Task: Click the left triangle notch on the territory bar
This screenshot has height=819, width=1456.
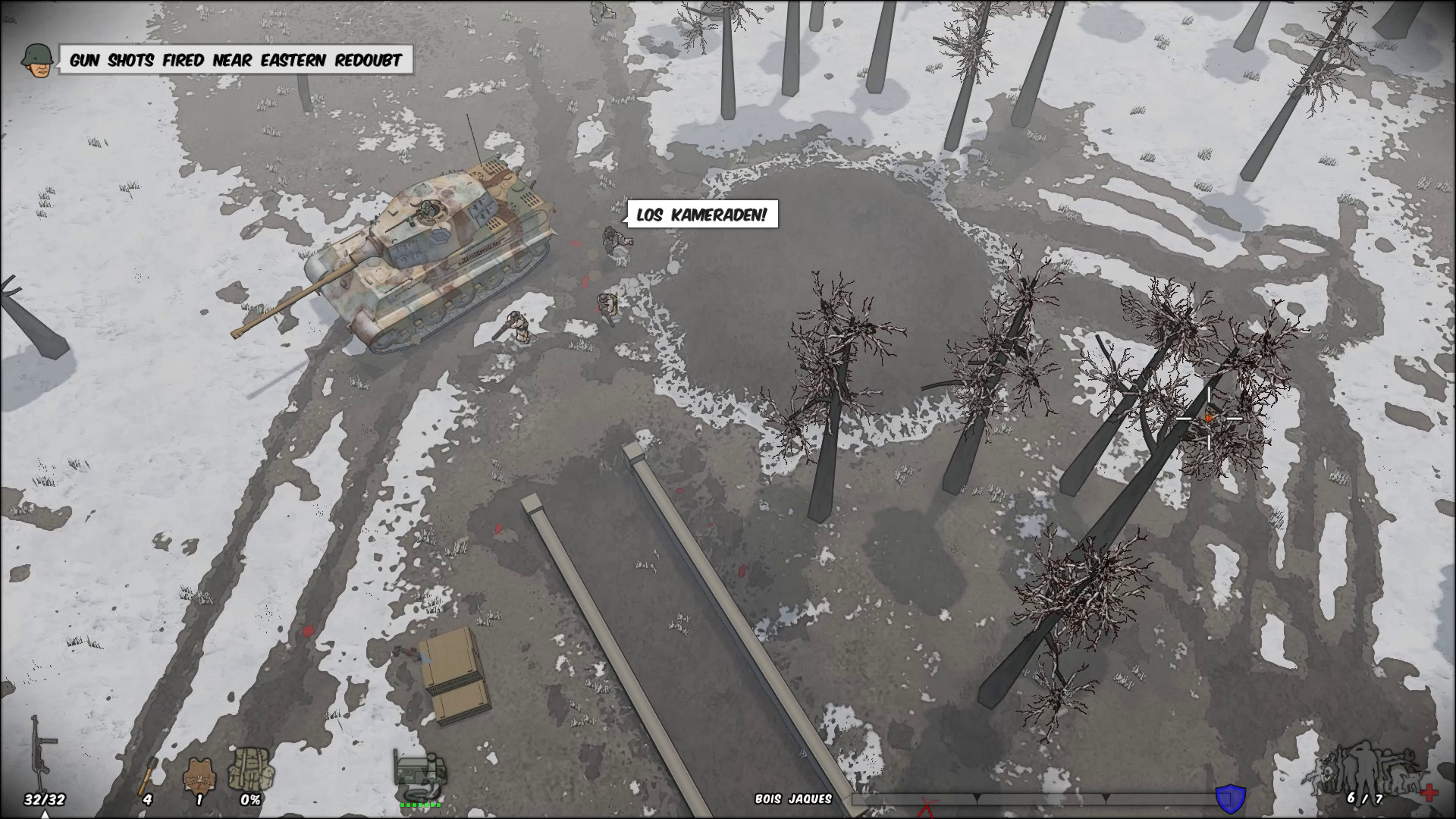Action: pyautogui.click(x=977, y=796)
